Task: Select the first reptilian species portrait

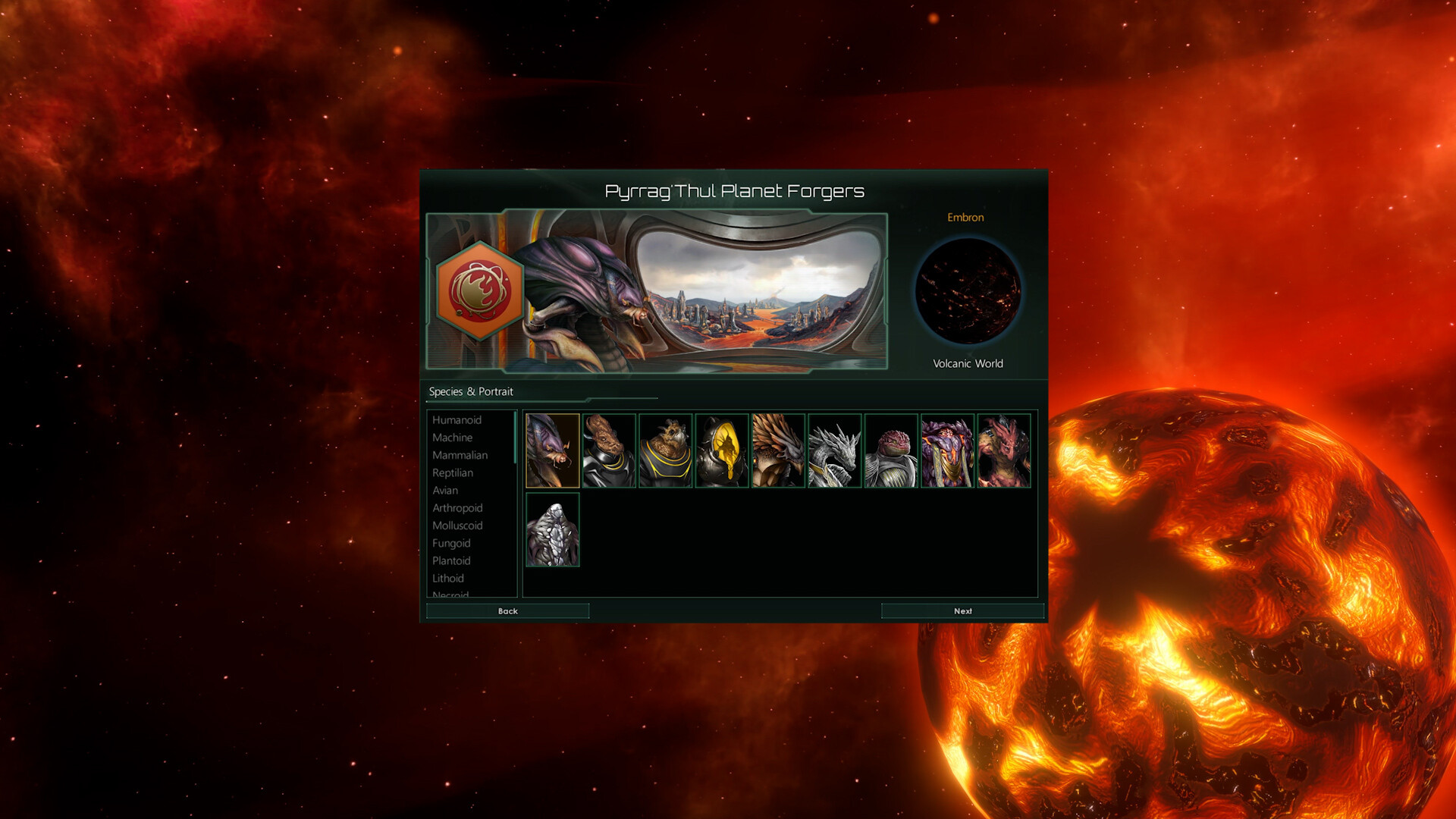Action: point(552,450)
